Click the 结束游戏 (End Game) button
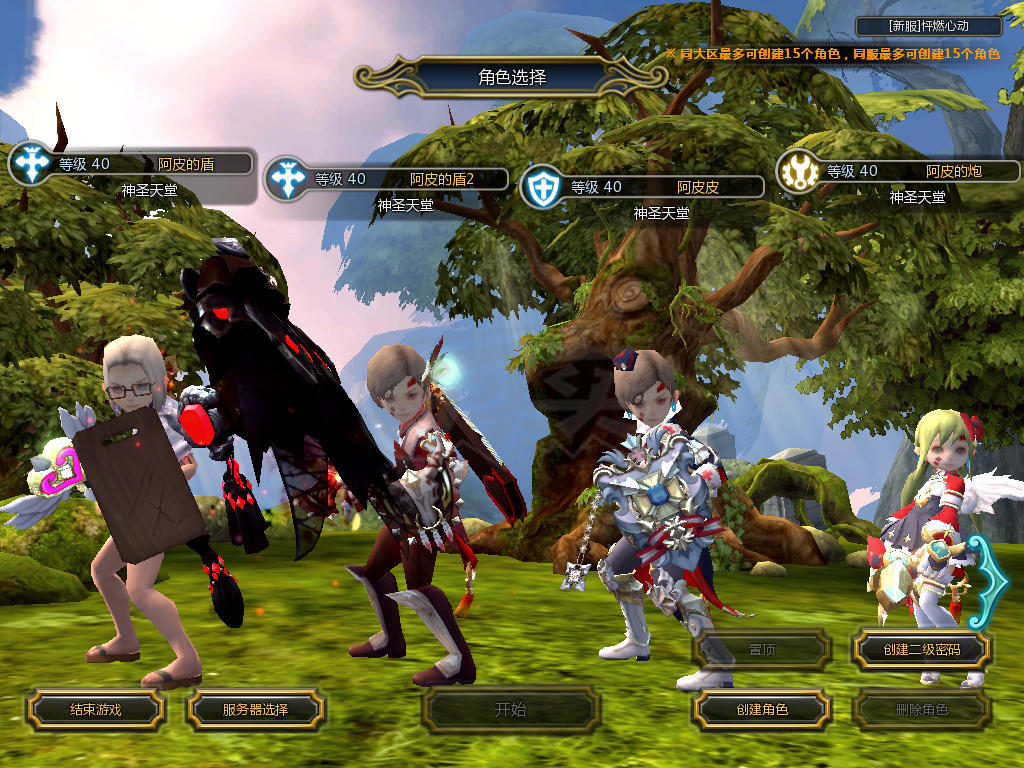1024x768 pixels. click(95, 710)
